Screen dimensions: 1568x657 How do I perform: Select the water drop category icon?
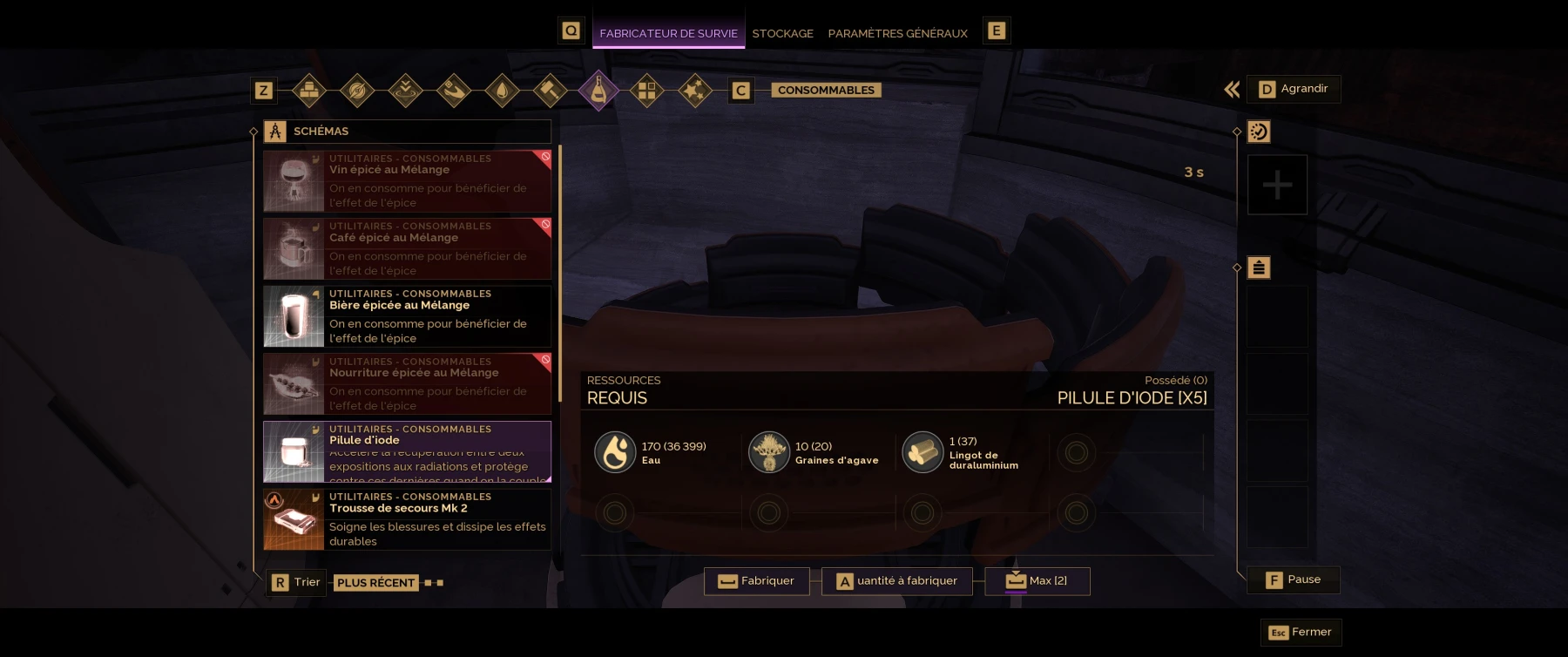(503, 91)
